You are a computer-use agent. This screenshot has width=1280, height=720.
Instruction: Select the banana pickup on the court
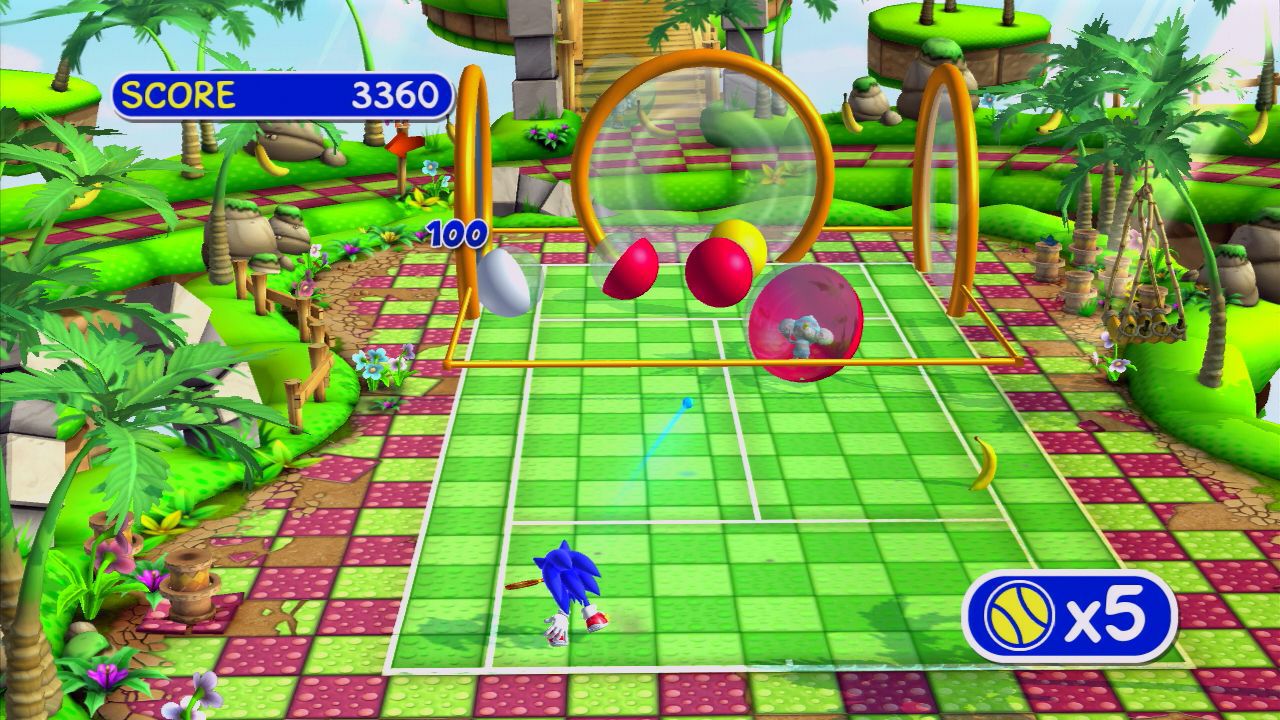pos(984,462)
